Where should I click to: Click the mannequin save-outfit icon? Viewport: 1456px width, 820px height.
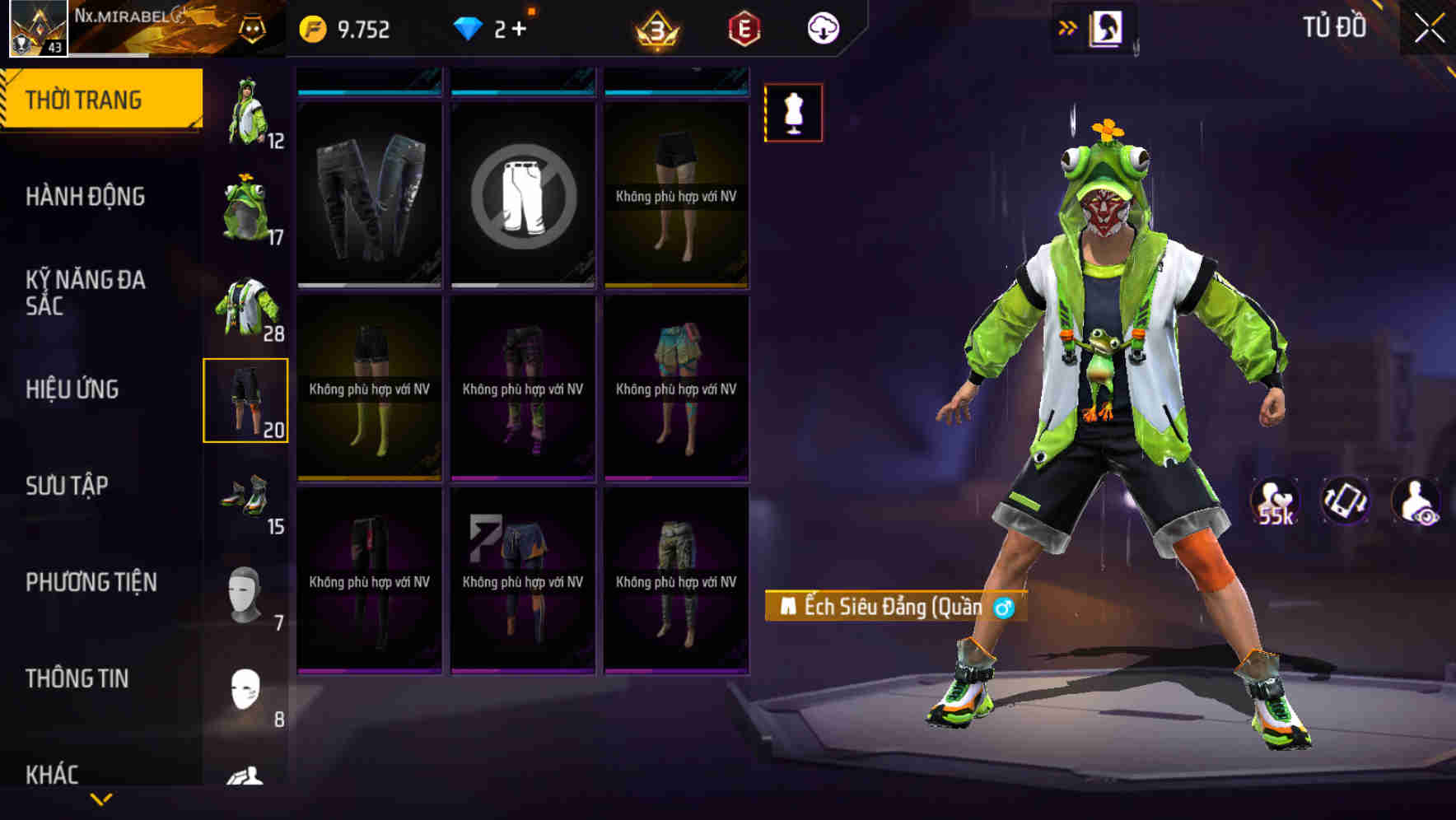tap(792, 113)
